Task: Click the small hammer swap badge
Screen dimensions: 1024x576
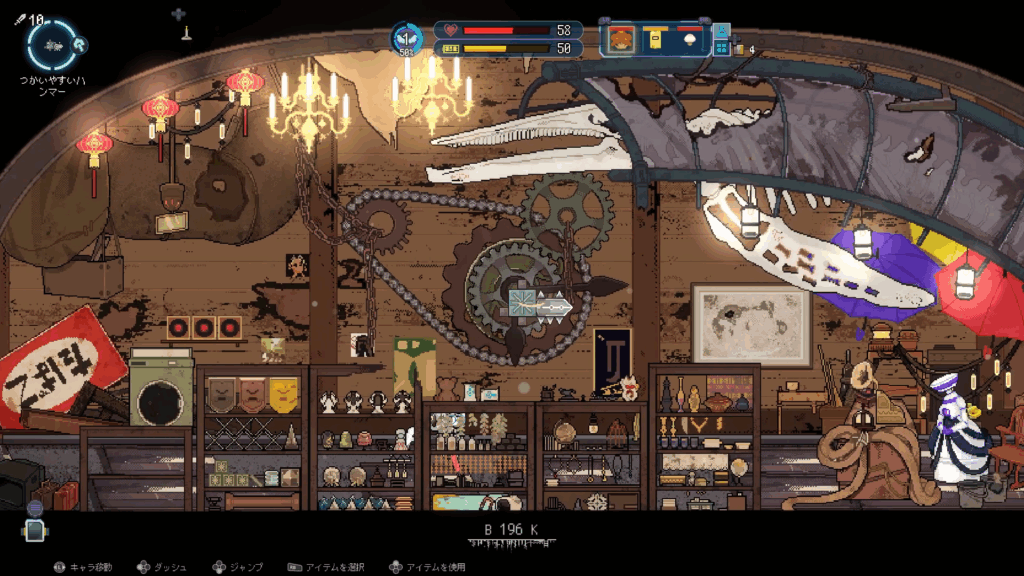Action: point(80,44)
